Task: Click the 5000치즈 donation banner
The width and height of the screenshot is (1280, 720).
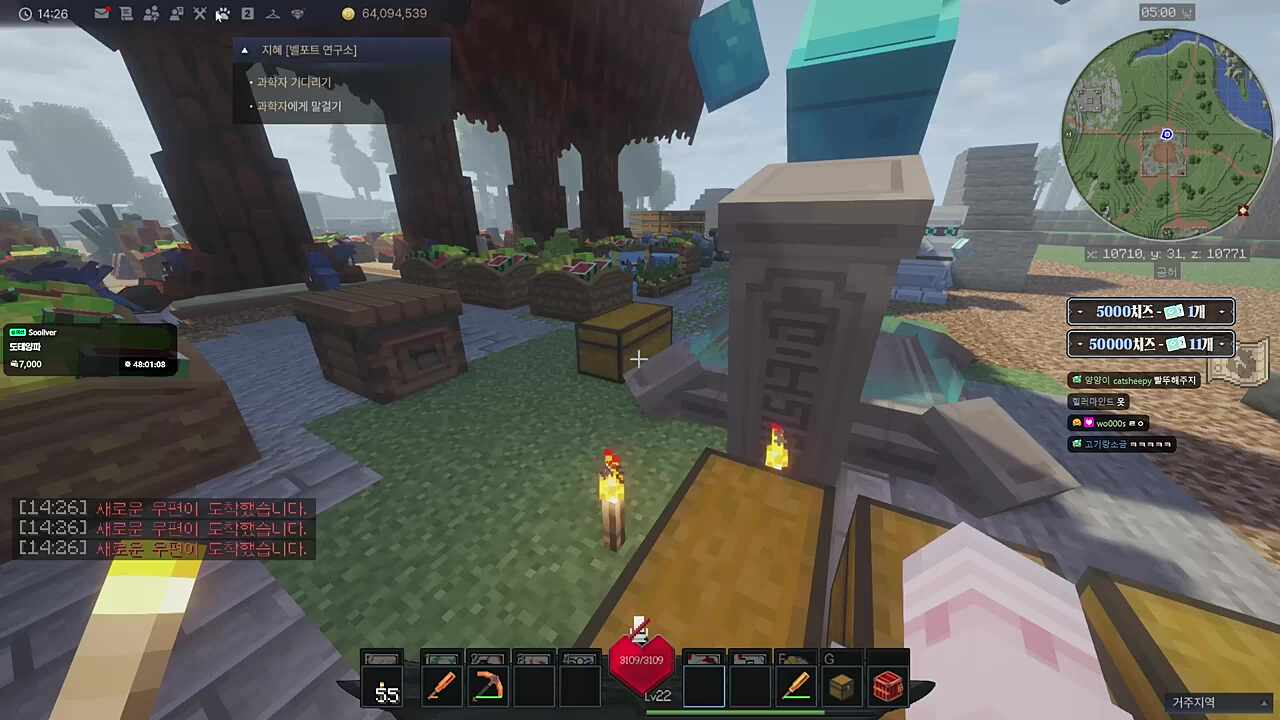Action: coord(1150,312)
